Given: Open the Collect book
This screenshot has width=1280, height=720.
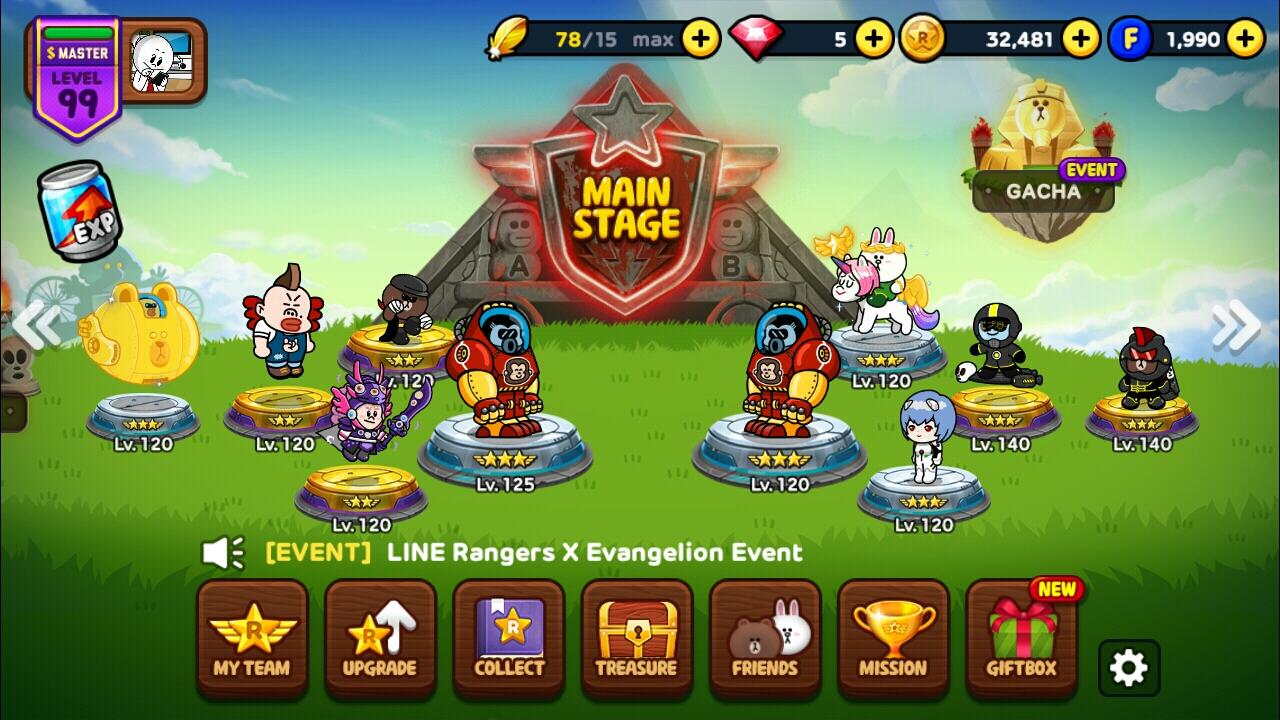Looking at the screenshot, I should click(x=508, y=640).
